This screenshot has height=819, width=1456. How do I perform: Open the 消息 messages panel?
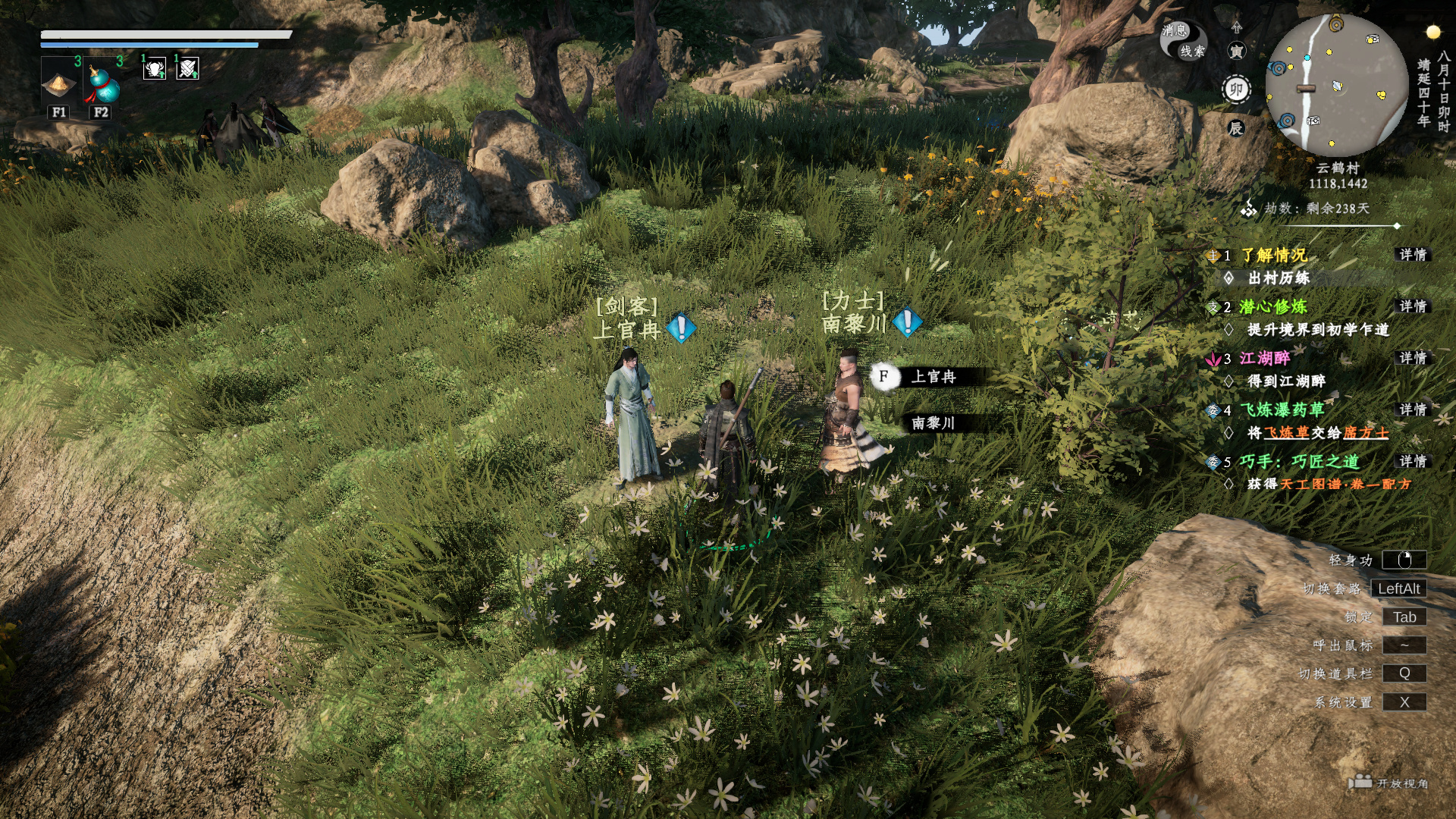(x=1173, y=30)
